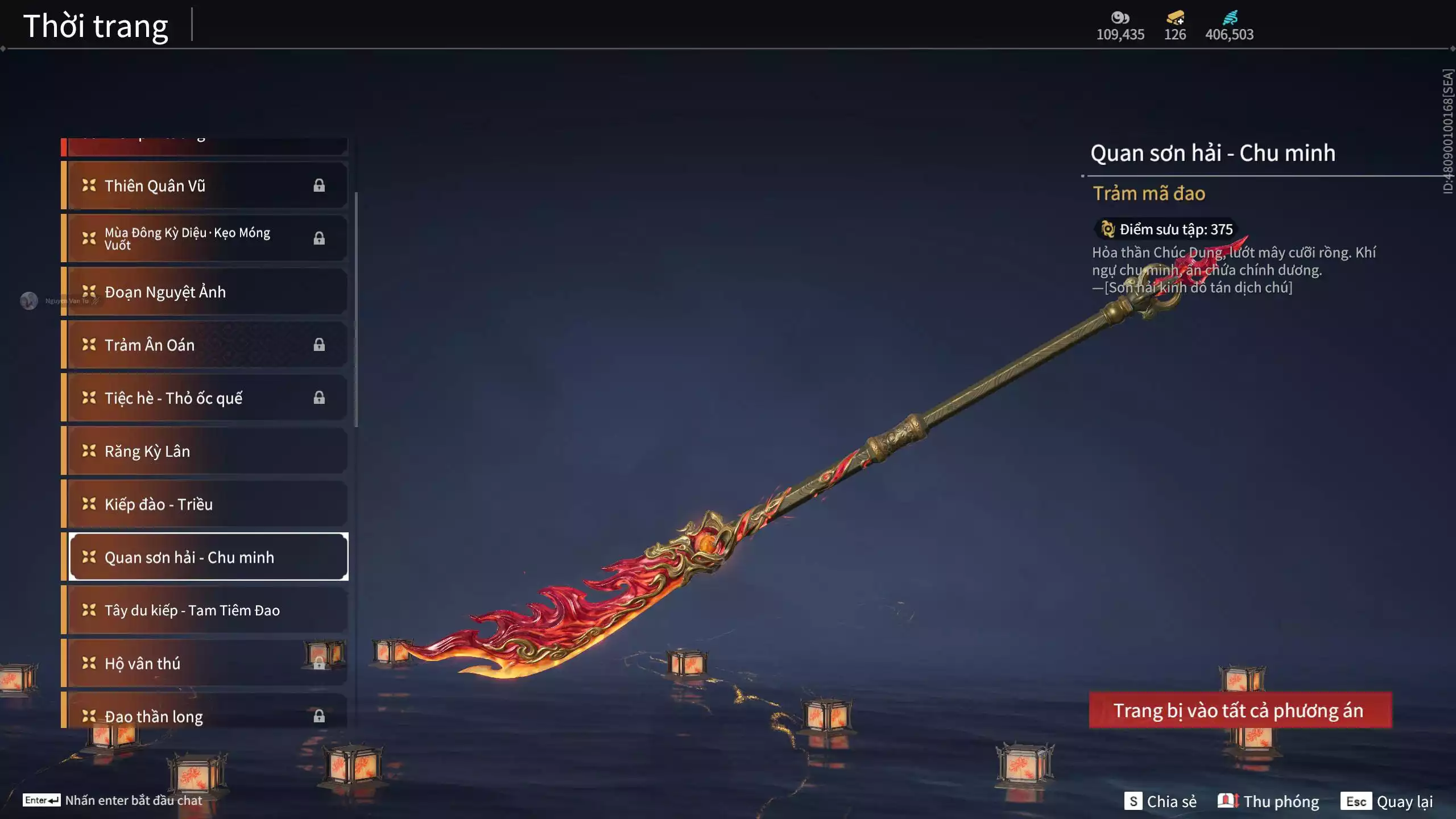This screenshot has width=1456, height=819.
Task: Go back with Quay lại
Action: point(1387,801)
